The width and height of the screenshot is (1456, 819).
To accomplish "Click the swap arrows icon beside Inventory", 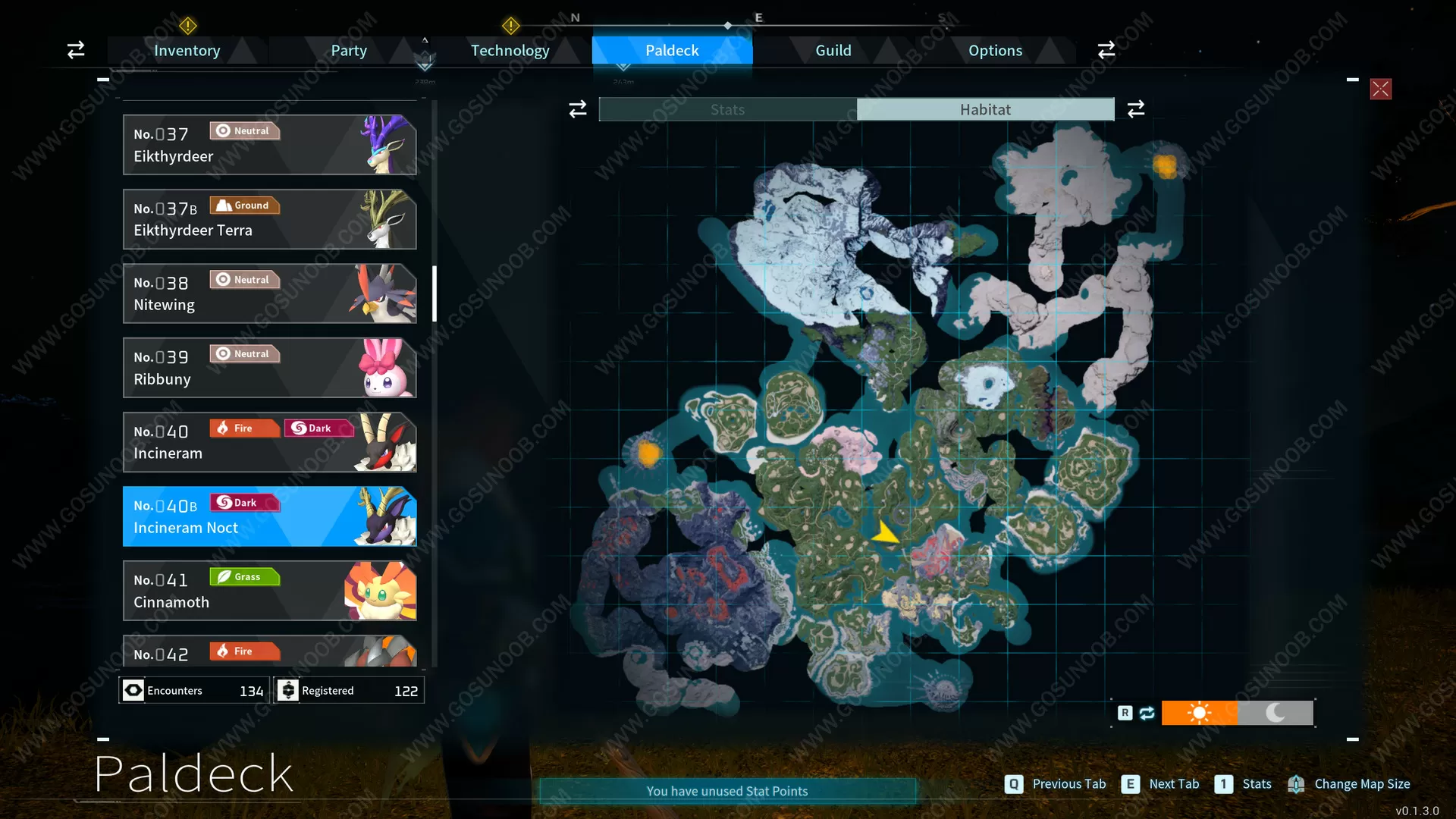I will coord(75,49).
